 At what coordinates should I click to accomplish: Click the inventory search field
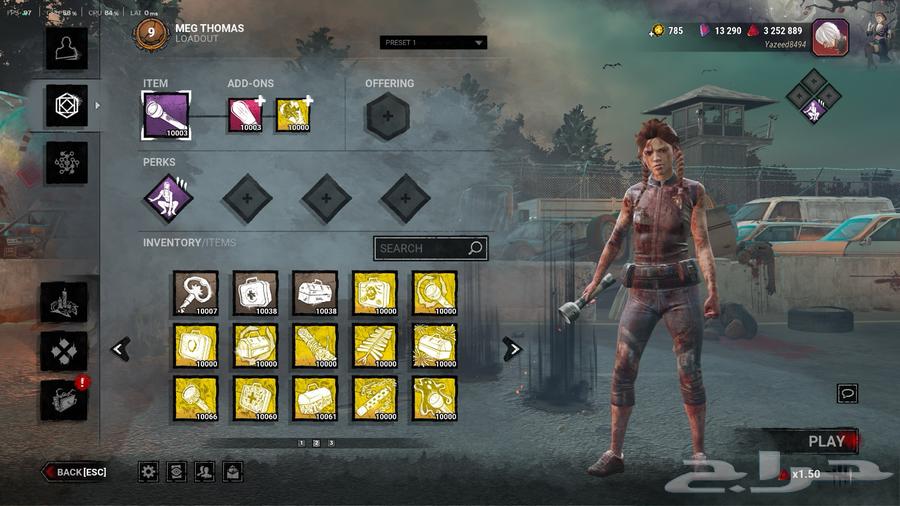(x=430, y=248)
